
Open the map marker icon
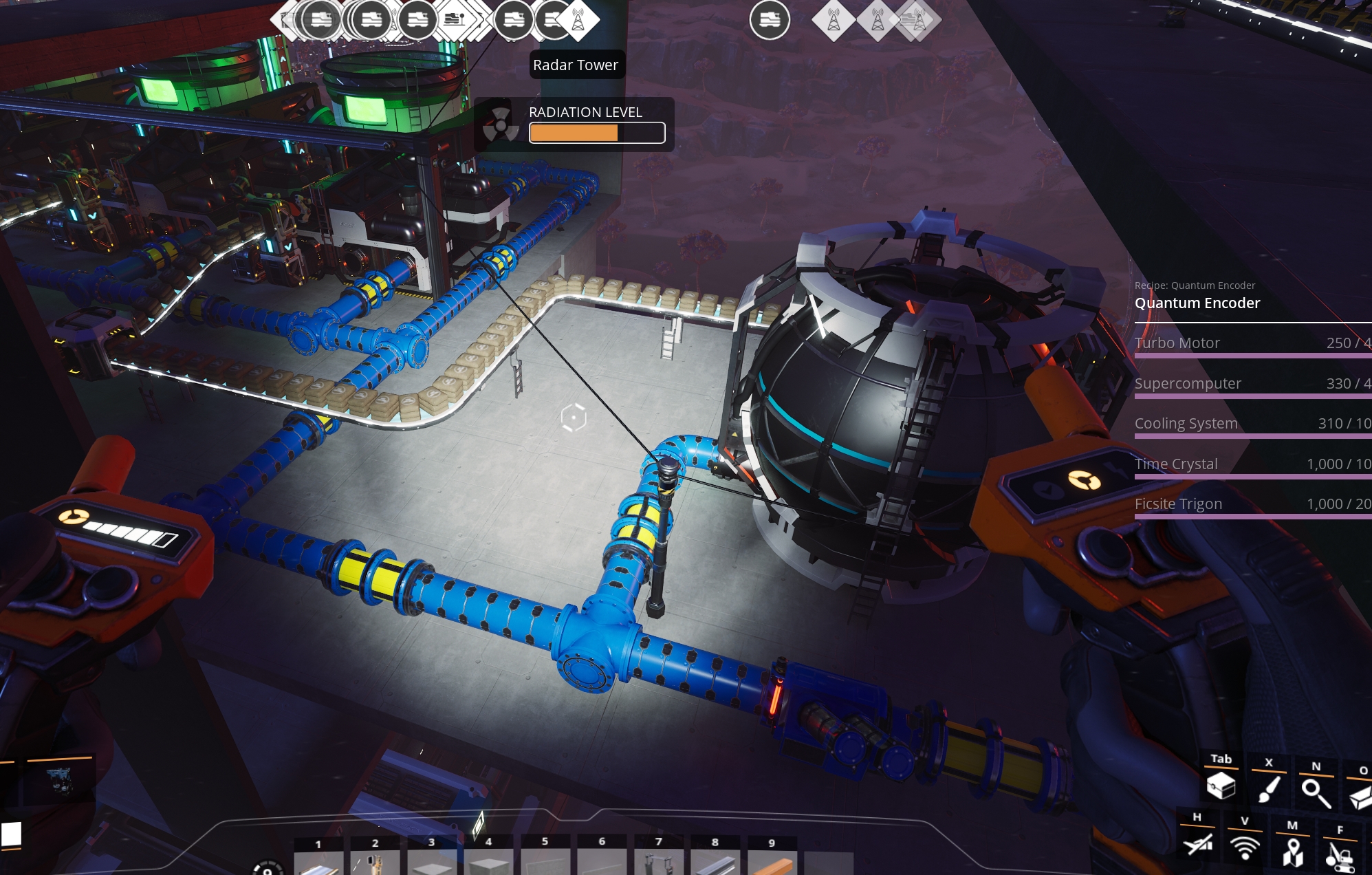pos(1292,852)
